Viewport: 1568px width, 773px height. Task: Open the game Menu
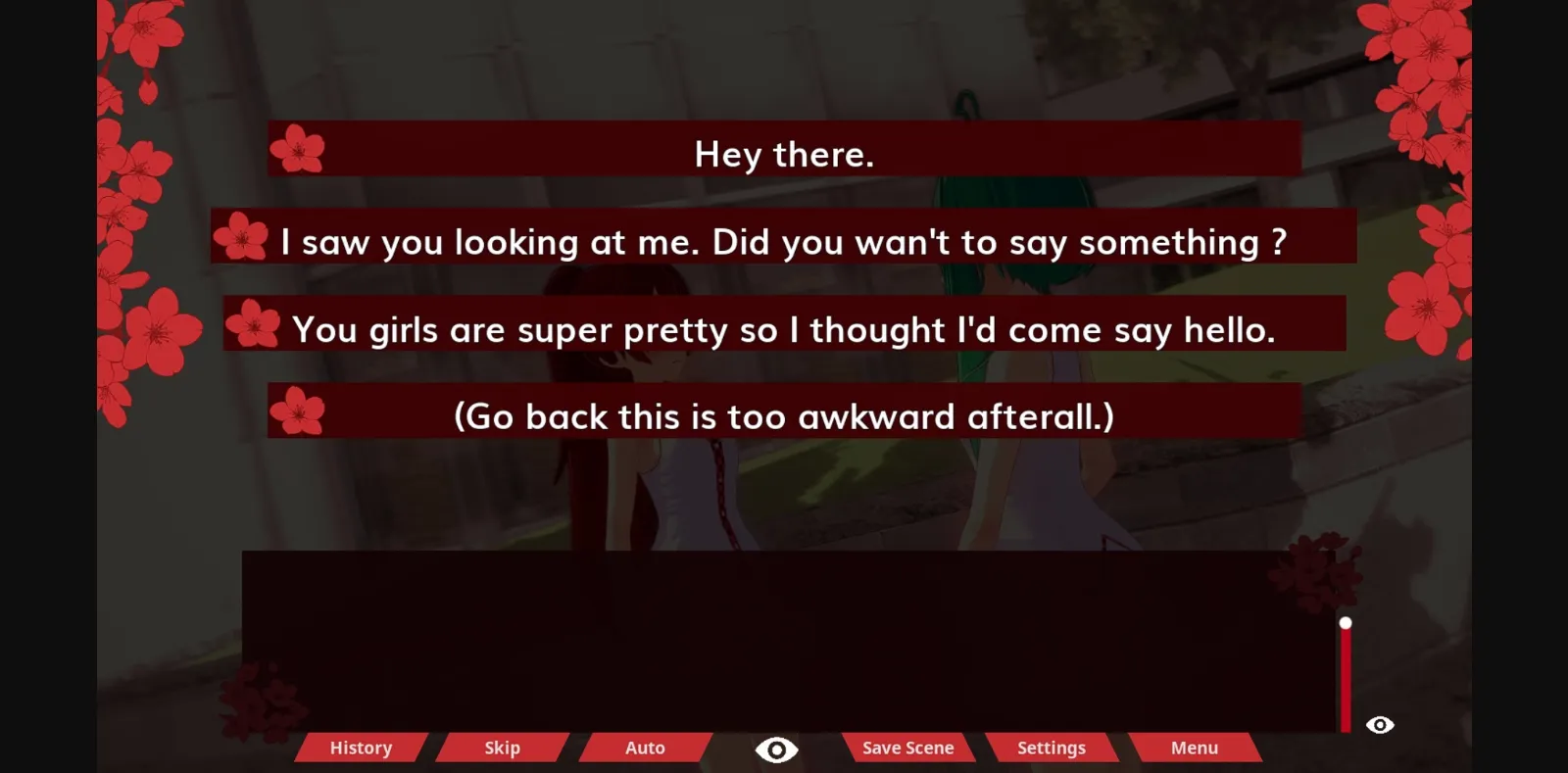coord(1194,748)
